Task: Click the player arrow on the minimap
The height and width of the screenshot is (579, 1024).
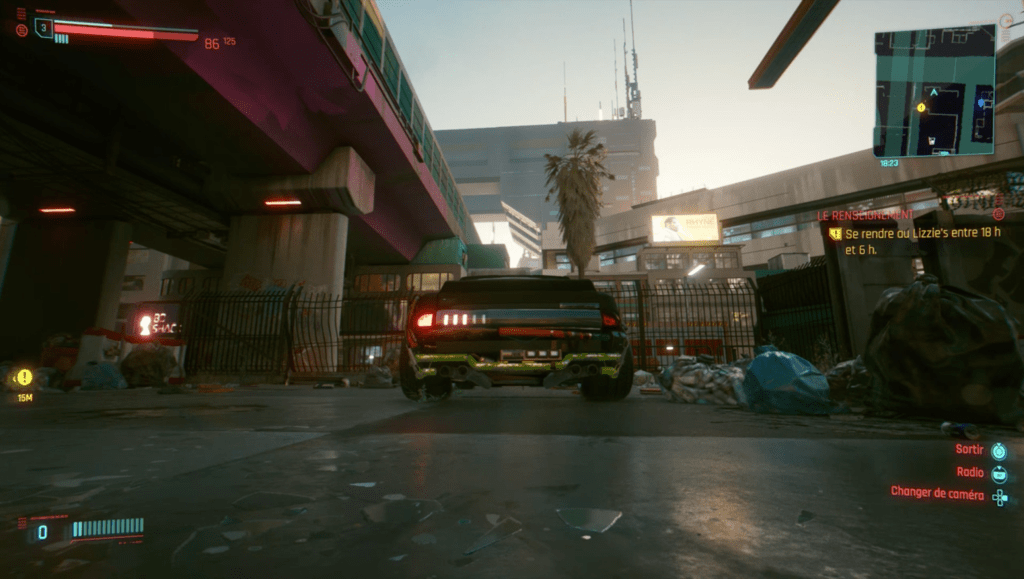Action: point(934,92)
